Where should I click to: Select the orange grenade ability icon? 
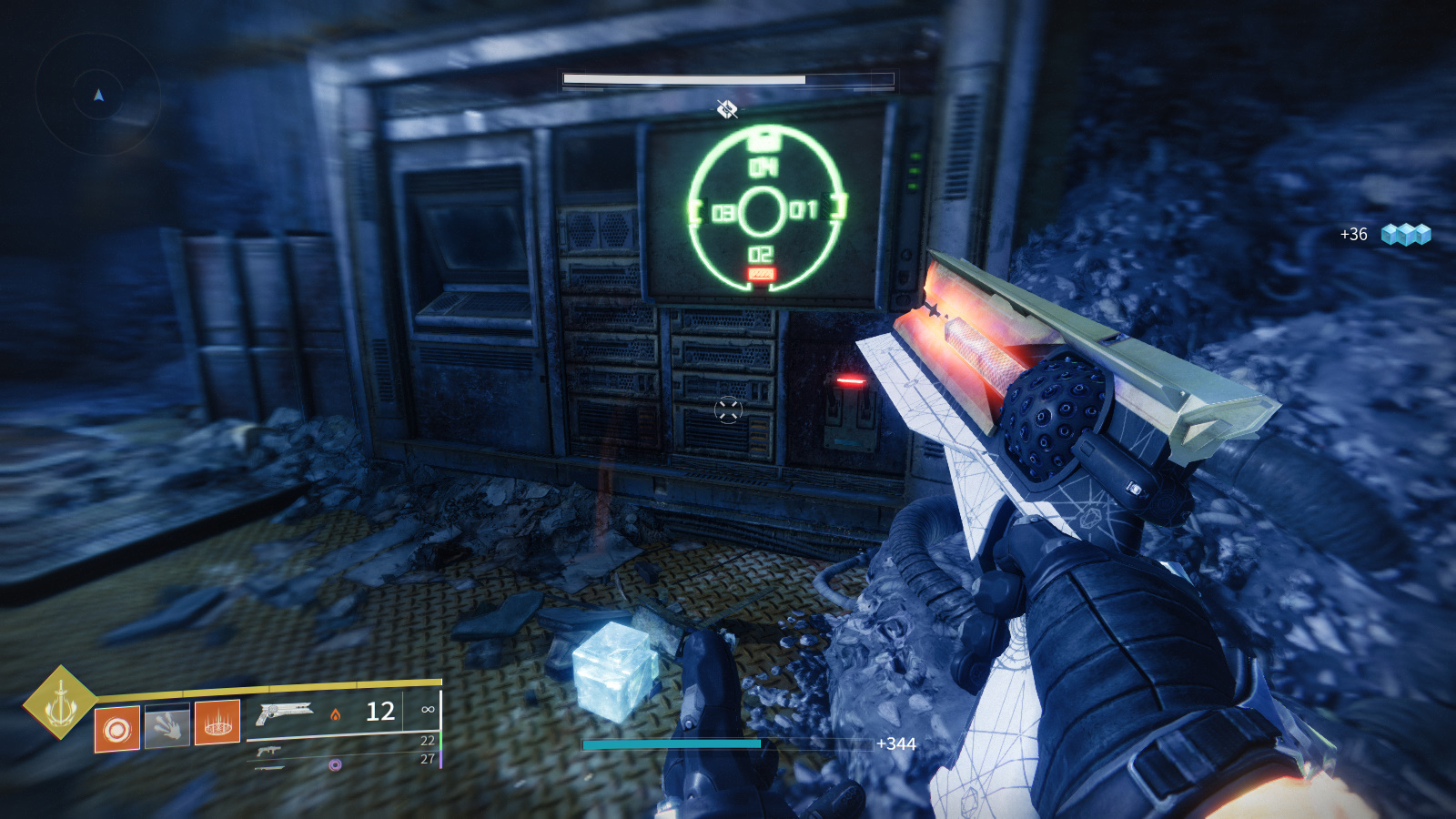[x=117, y=730]
